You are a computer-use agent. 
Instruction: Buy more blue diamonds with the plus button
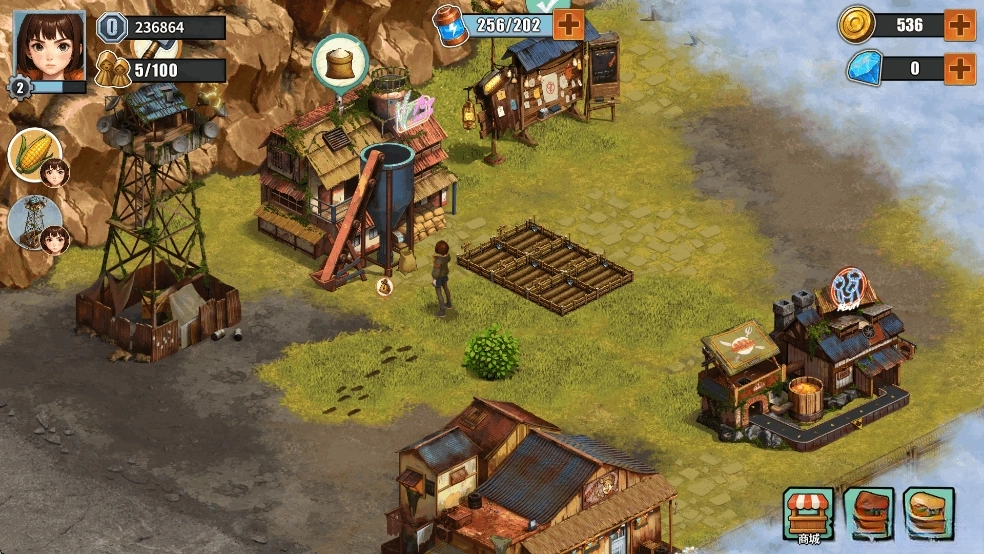coord(959,68)
